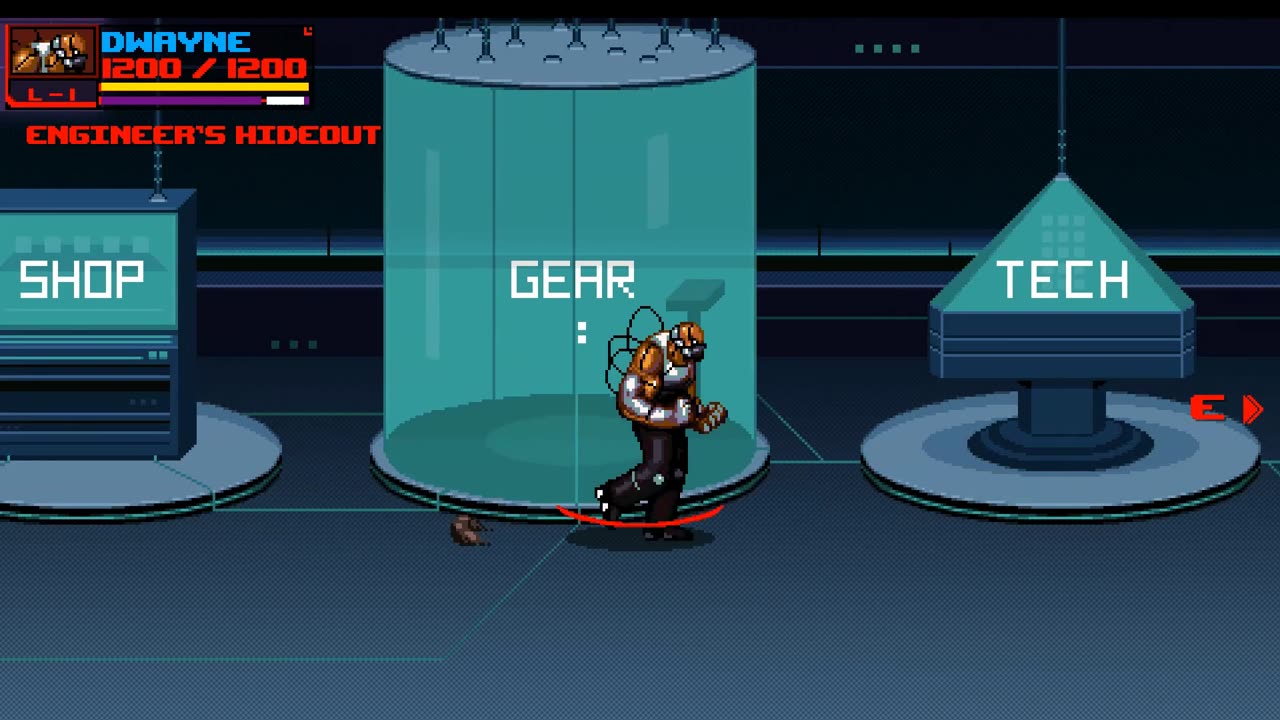Click Dwayne's character portrait

tap(53, 52)
